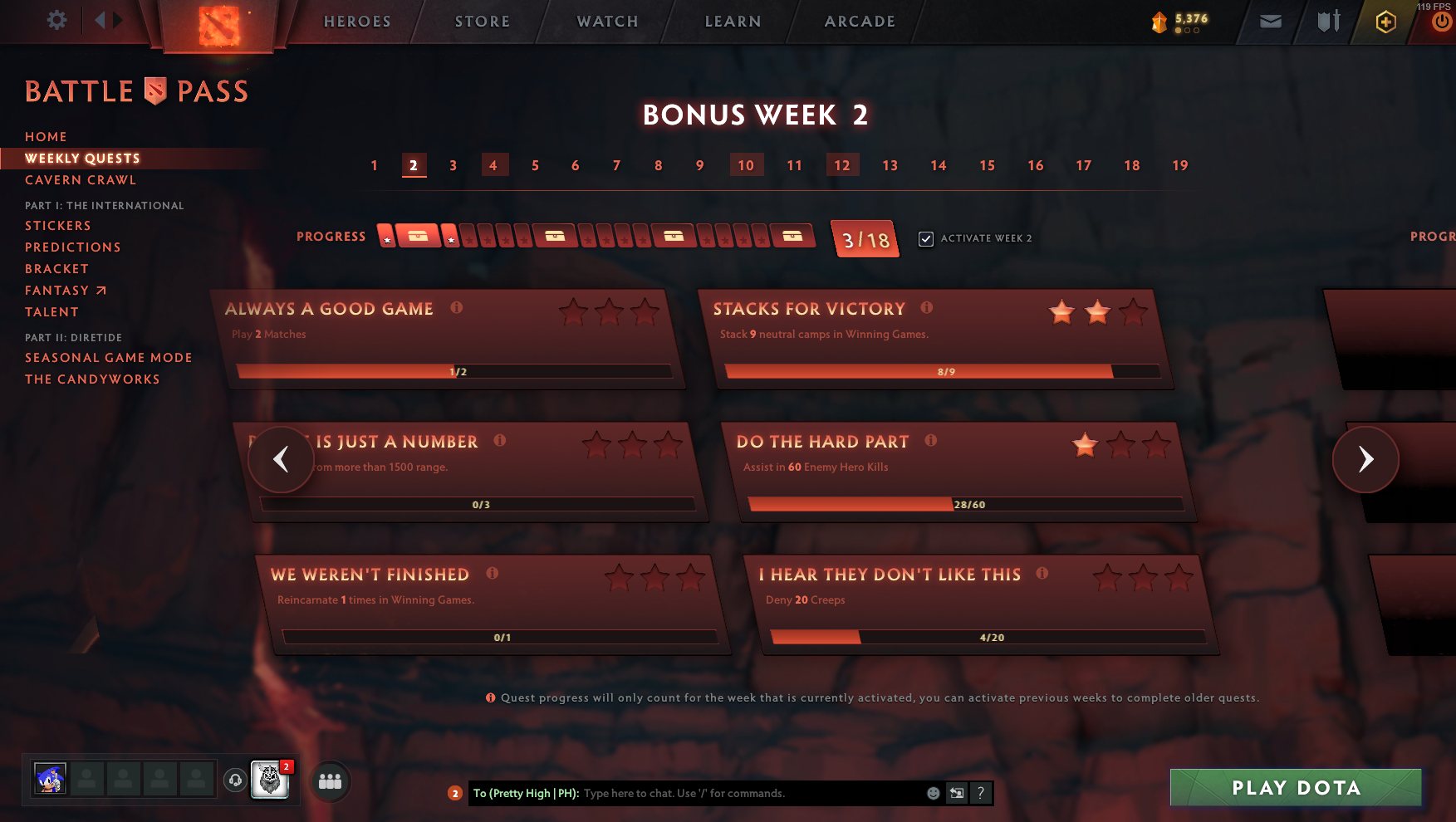Open the settings gear icon

(56, 19)
